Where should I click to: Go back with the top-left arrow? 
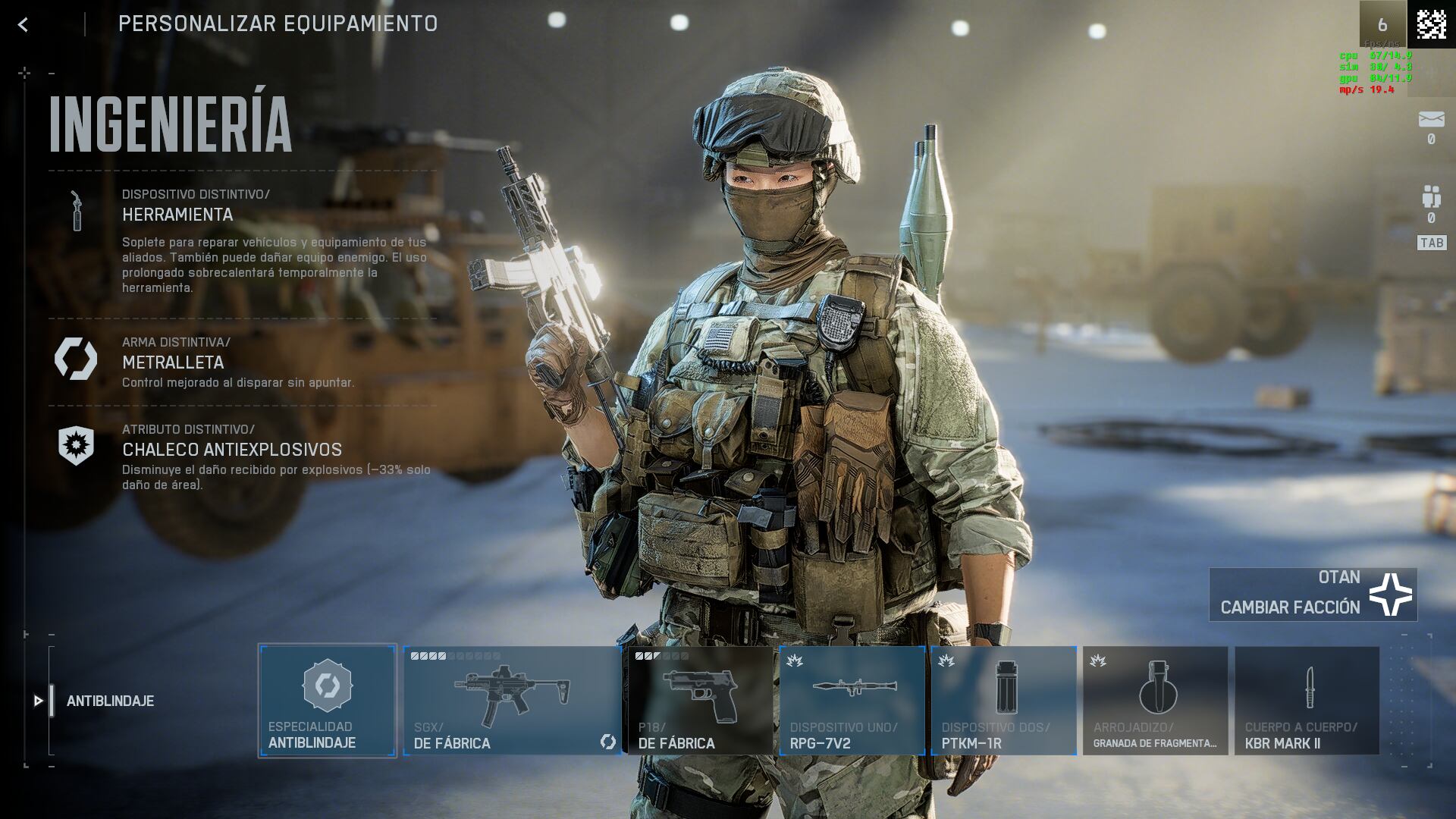point(24,25)
